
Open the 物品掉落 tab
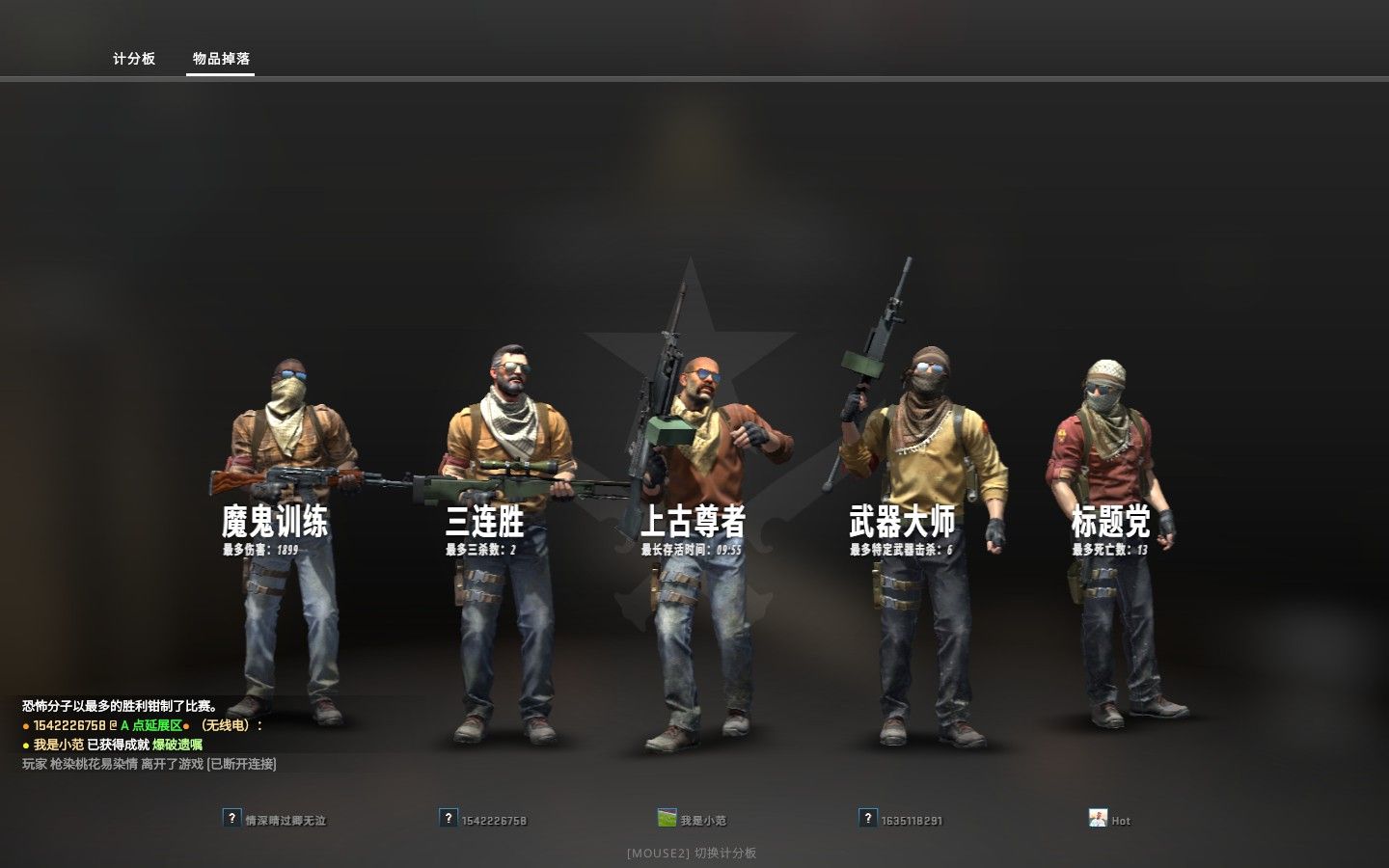point(219,58)
